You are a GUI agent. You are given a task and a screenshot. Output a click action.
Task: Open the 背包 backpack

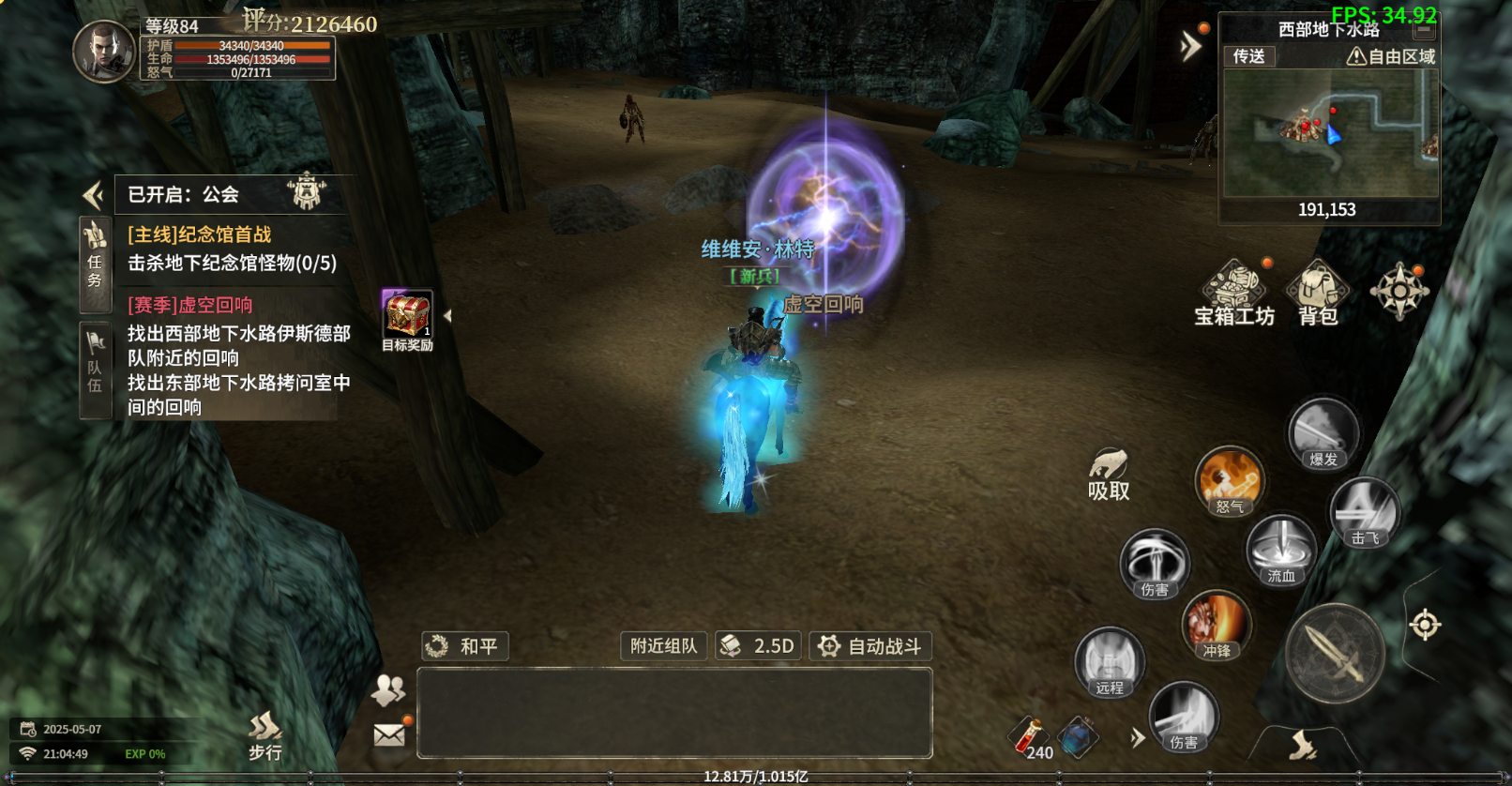tap(1318, 291)
